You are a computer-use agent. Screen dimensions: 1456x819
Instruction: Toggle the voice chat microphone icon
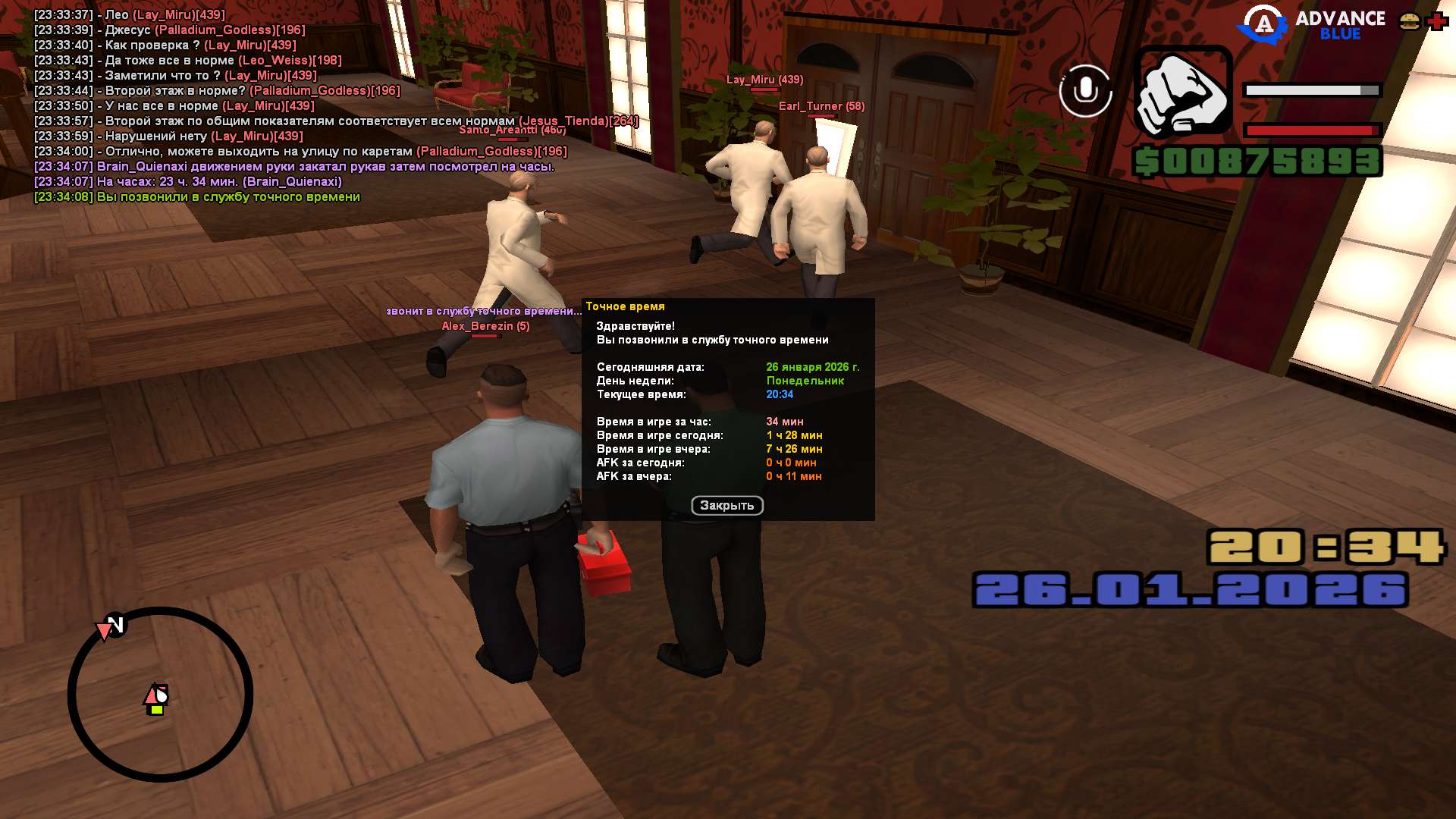tap(1085, 91)
